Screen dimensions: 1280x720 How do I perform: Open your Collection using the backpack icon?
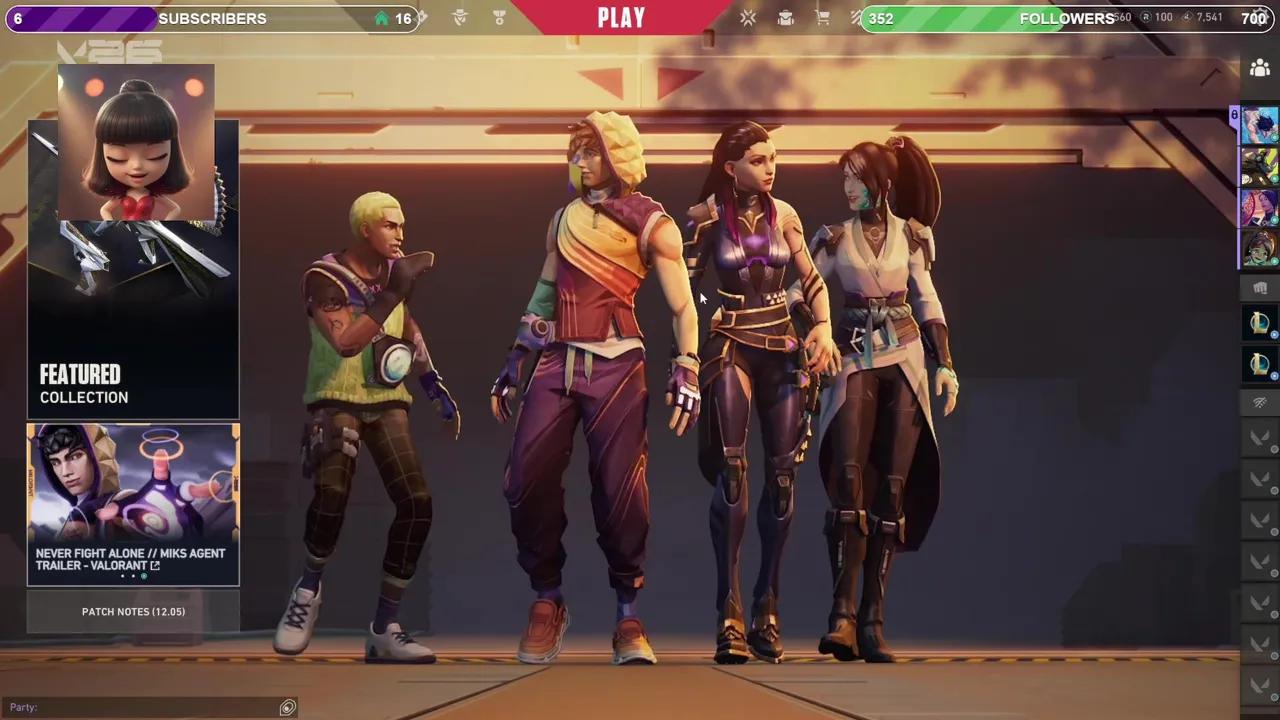[x=785, y=18]
